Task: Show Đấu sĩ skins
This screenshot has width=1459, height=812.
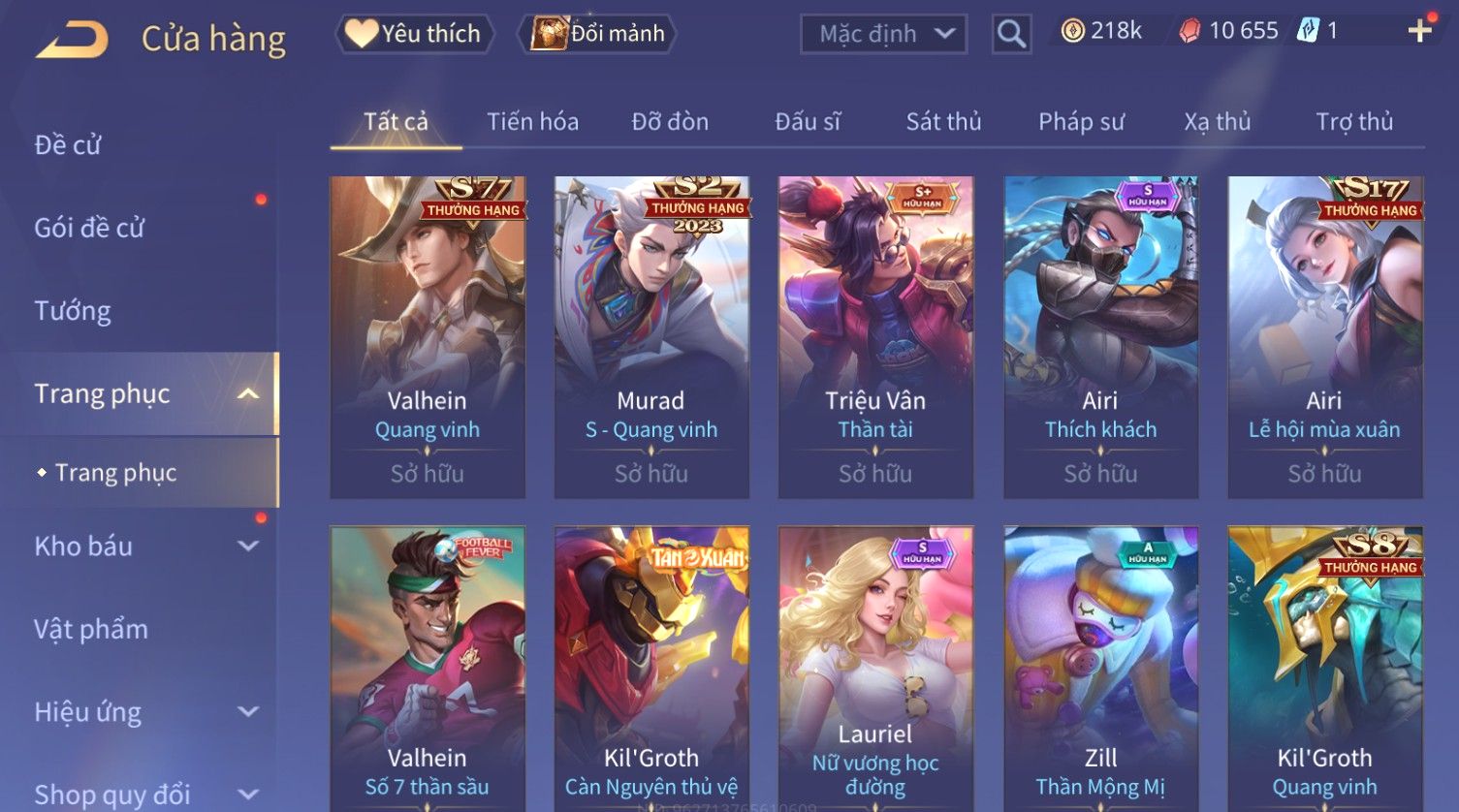Action: (808, 122)
